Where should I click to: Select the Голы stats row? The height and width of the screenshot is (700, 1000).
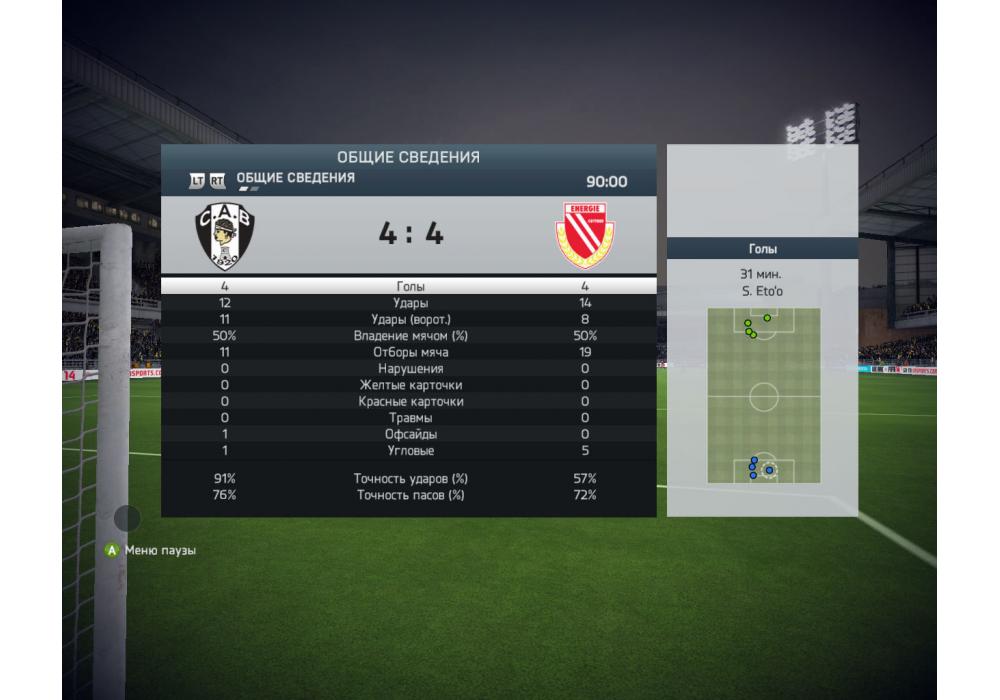click(409, 286)
